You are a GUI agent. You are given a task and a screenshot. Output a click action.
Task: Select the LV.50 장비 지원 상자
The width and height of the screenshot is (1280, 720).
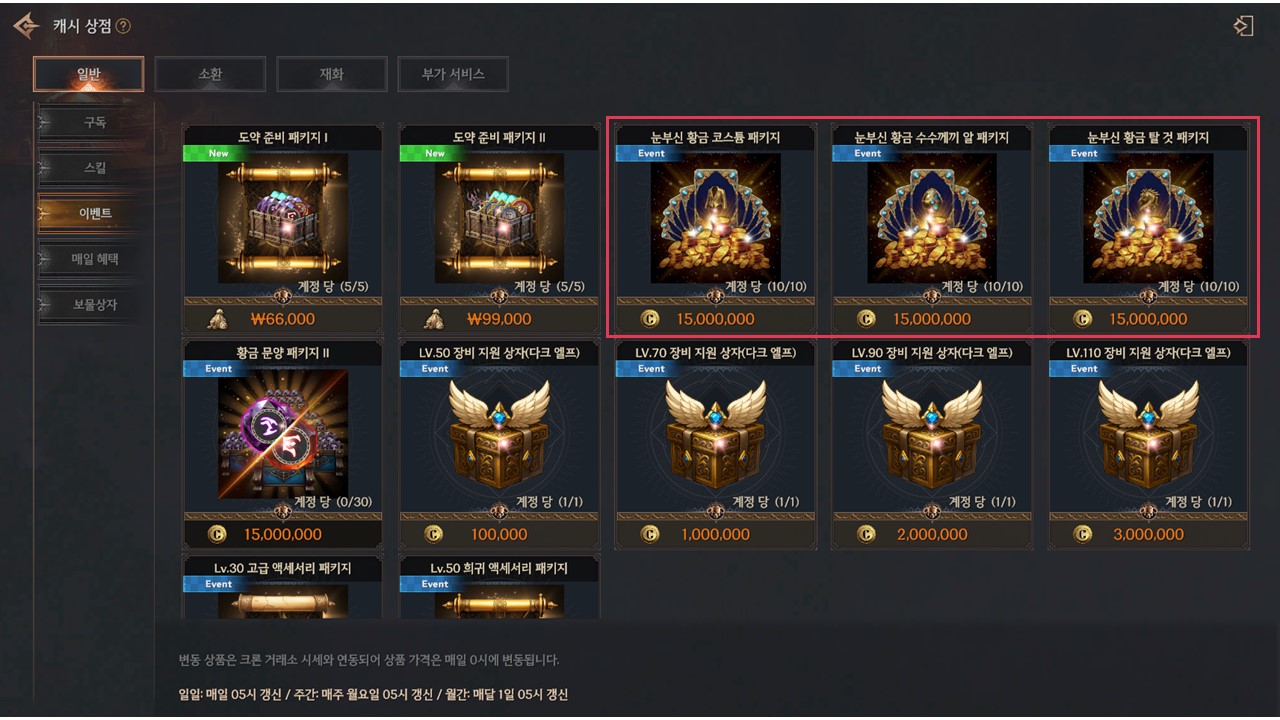499,433
